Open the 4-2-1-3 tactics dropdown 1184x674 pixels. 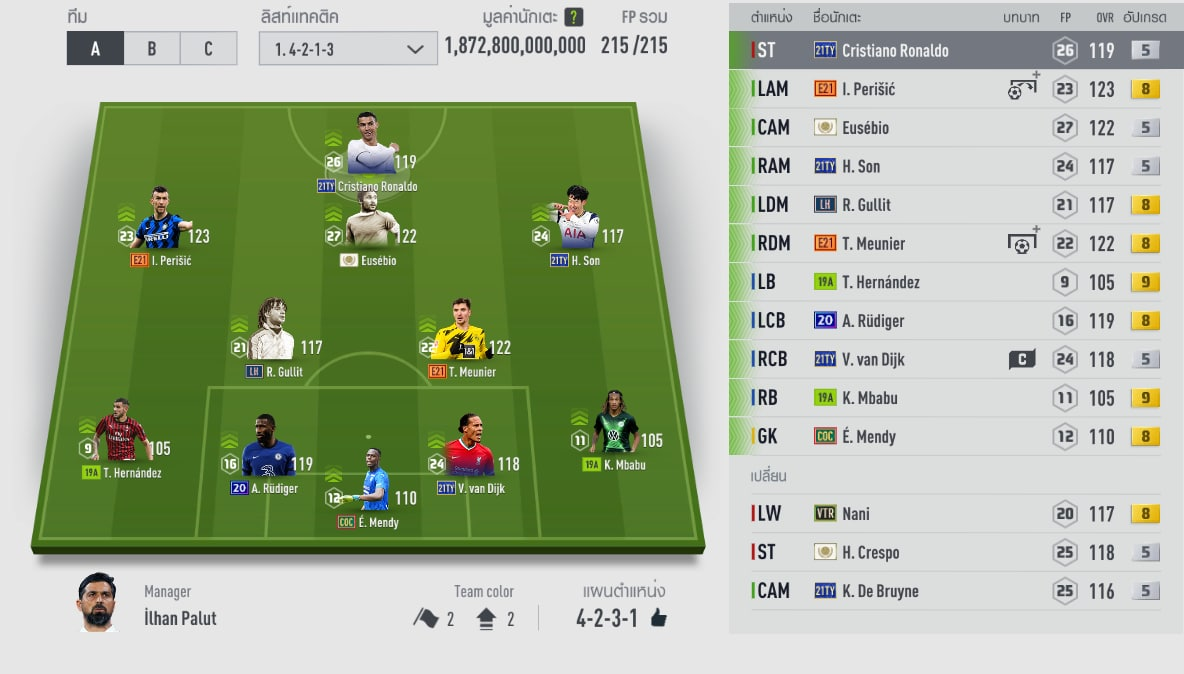[x=348, y=48]
